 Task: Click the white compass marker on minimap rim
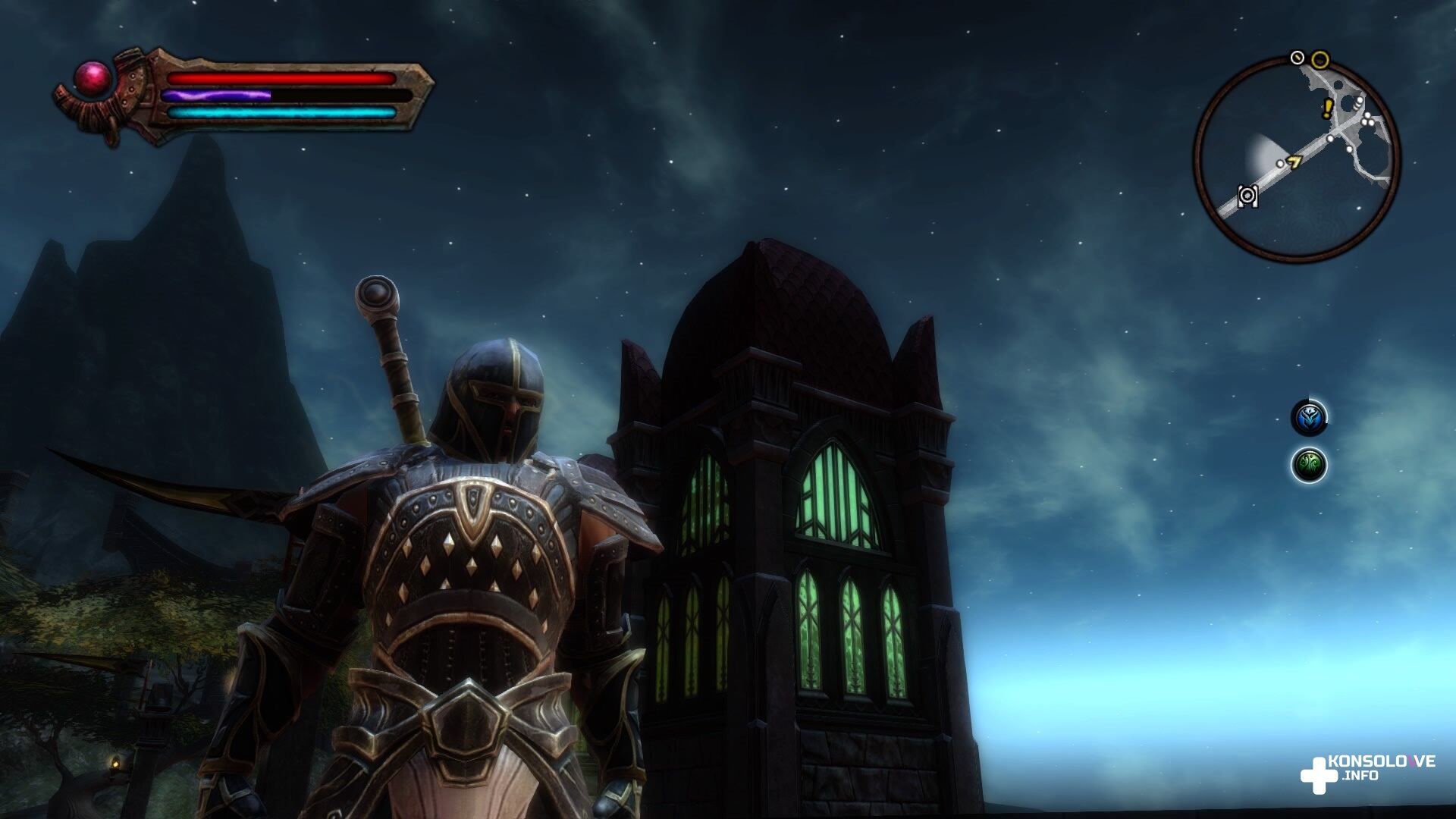coord(1298,58)
